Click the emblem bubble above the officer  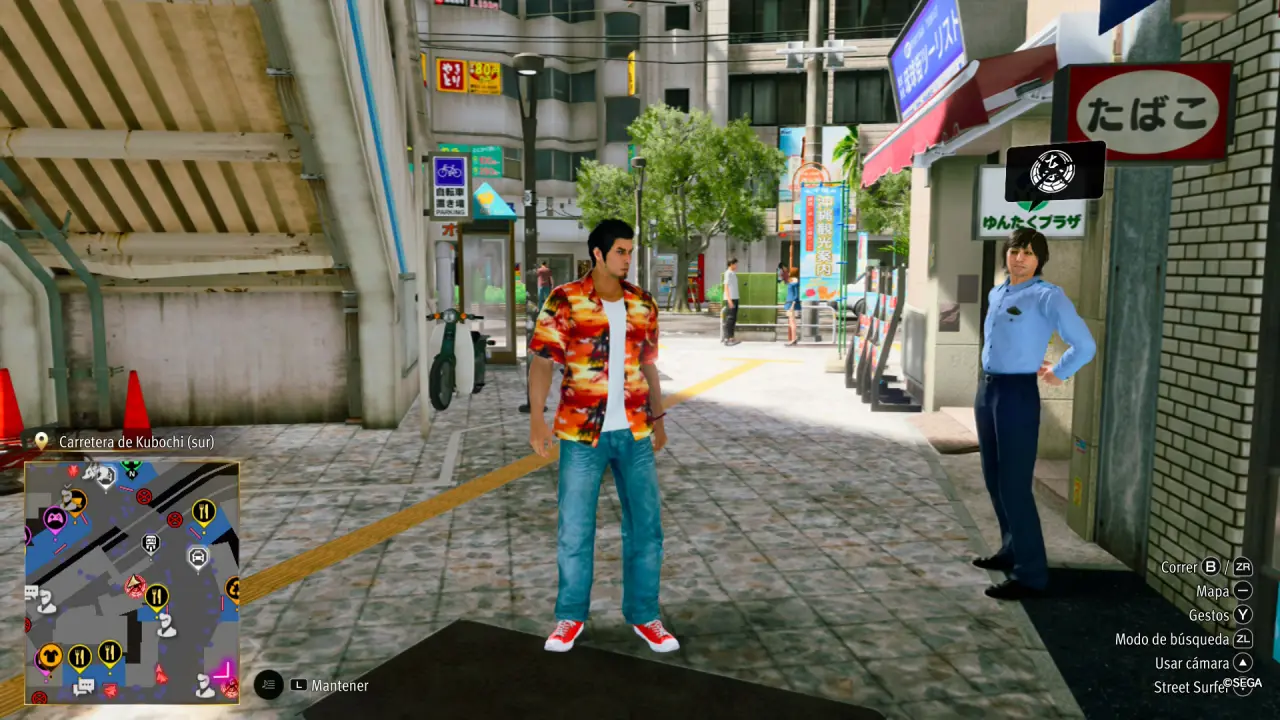pyautogui.click(x=1054, y=171)
